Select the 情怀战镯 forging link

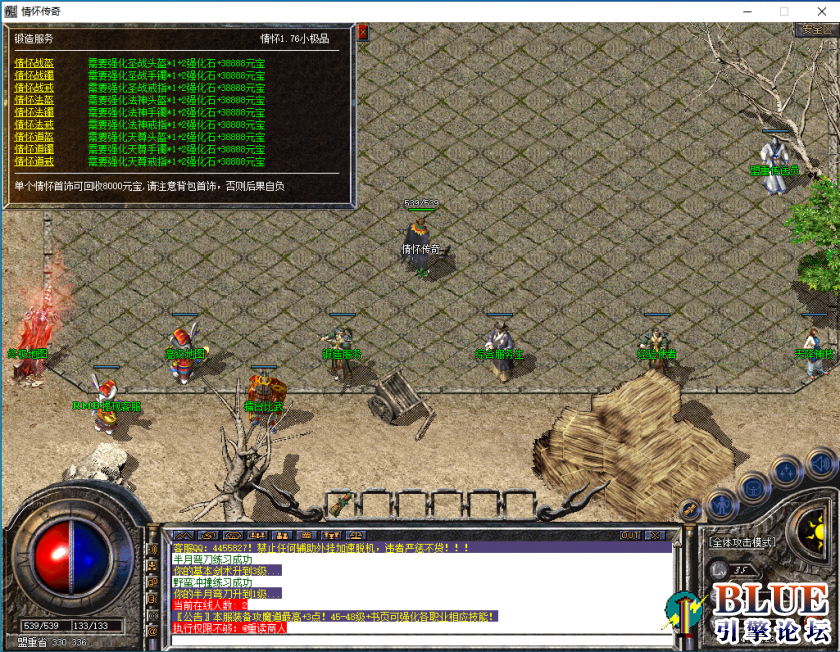coord(34,75)
